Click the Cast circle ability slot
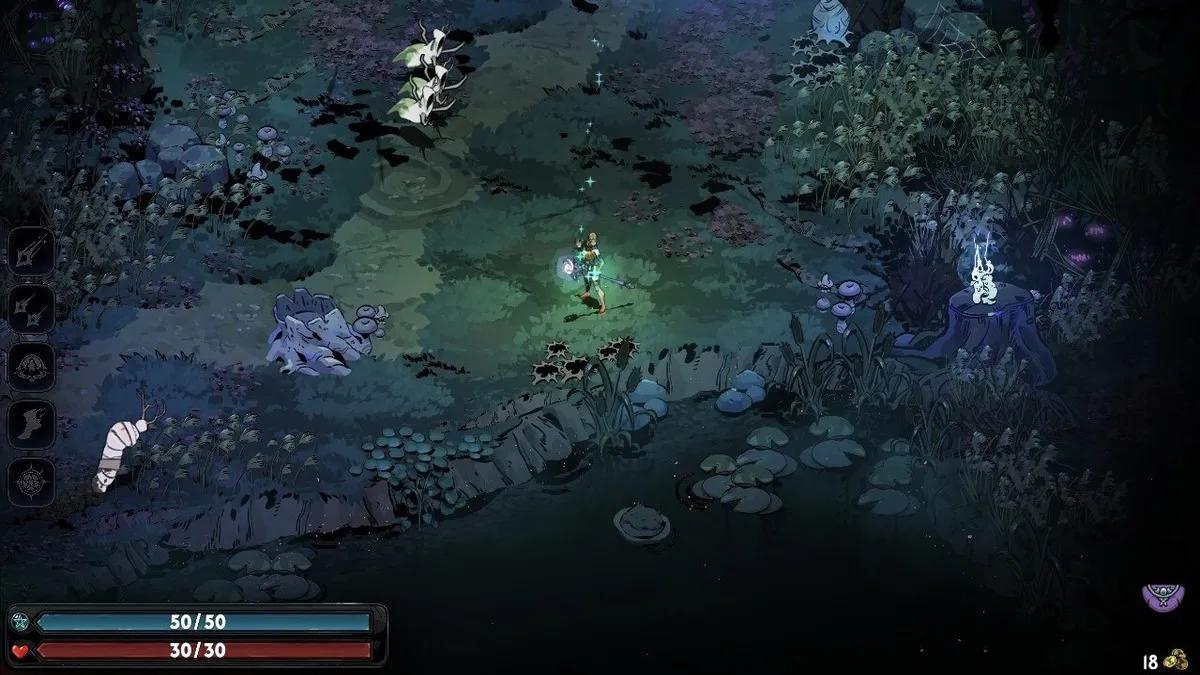The height and width of the screenshot is (675, 1200). tap(30, 366)
